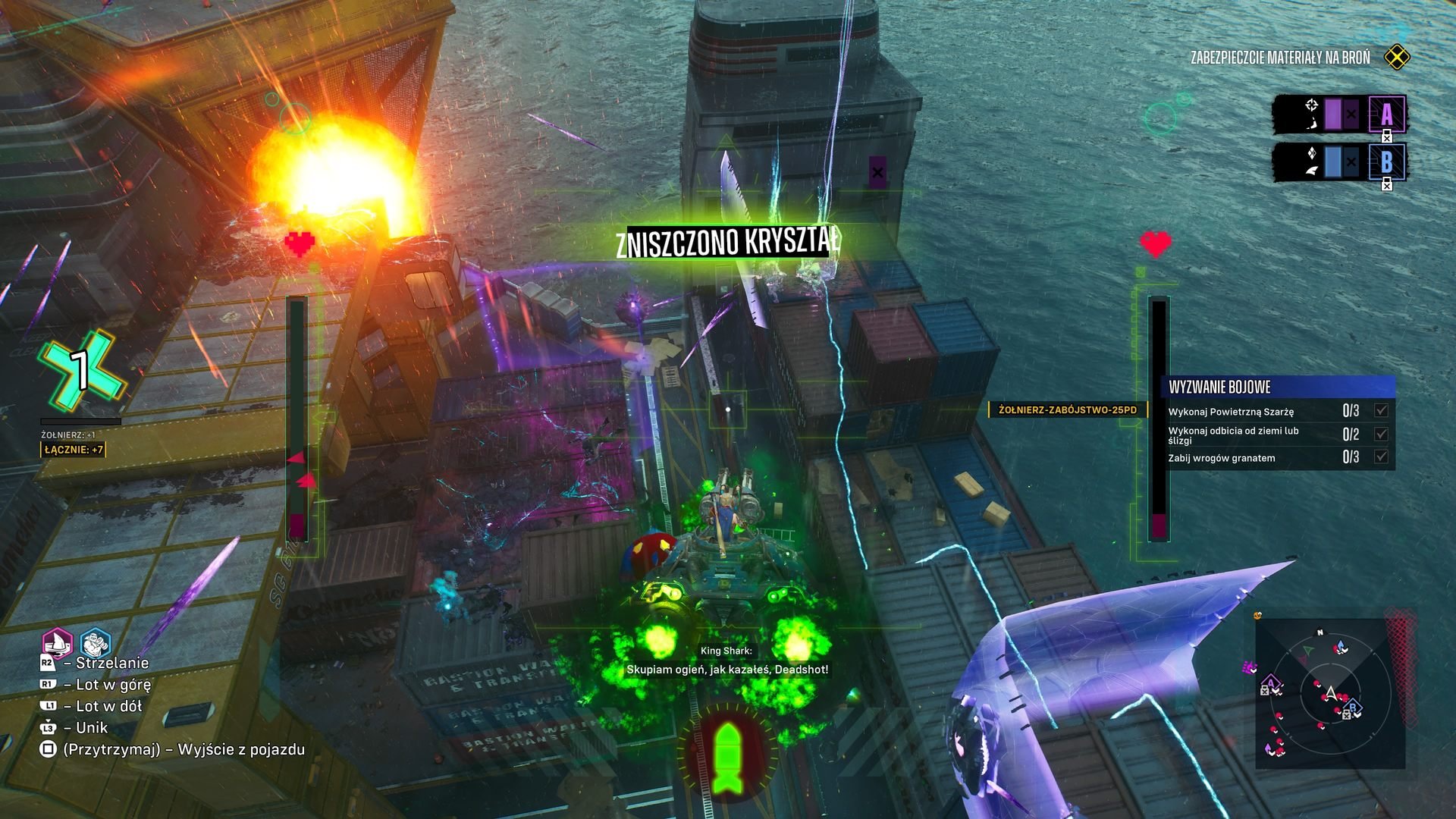Tick the 'Wykonaj odbicia od ziemi lub ślizgi' checkbox
Image resolution: width=1456 pixels, height=819 pixels.
(x=1381, y=435)
